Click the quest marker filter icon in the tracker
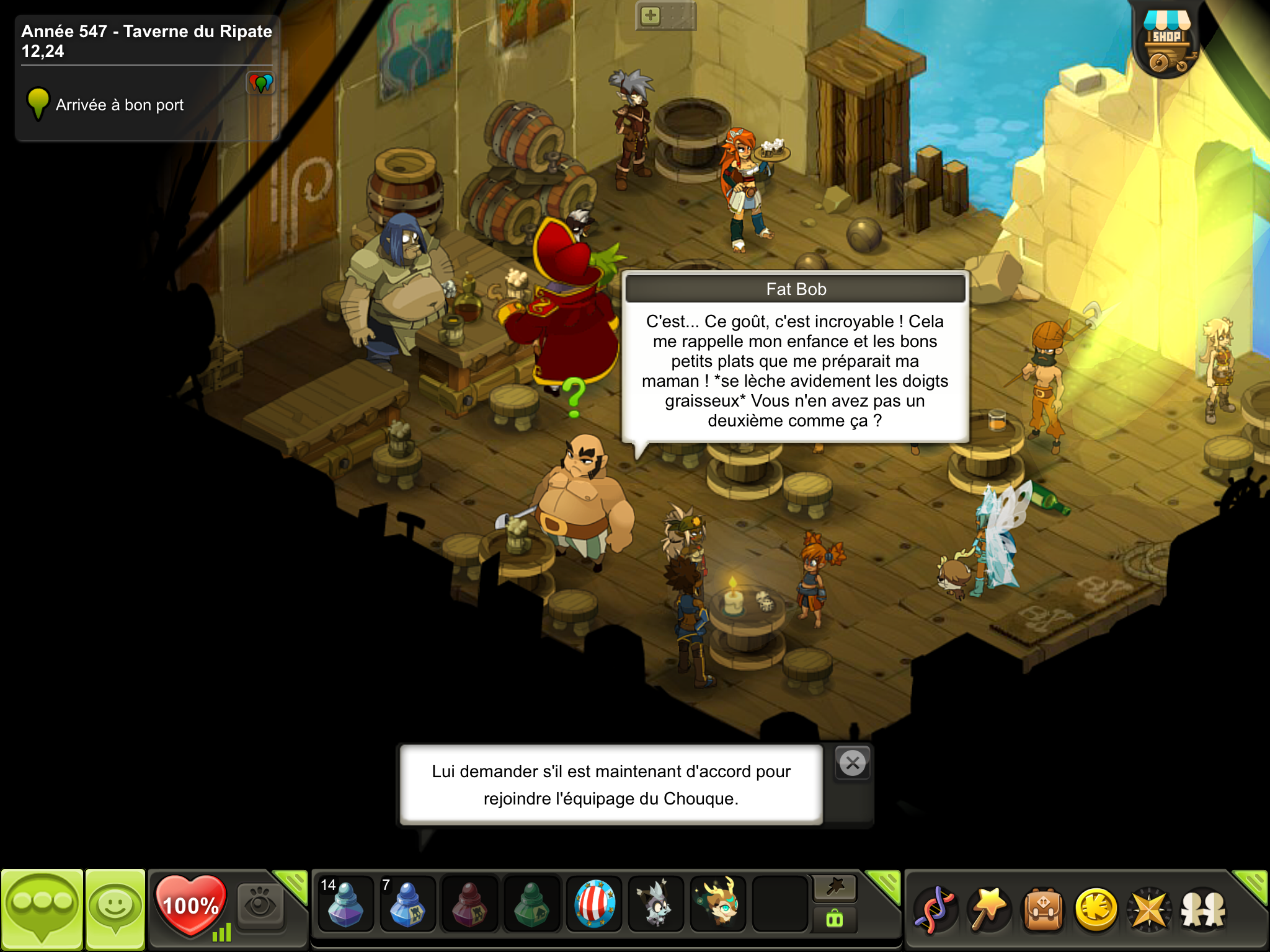This screenshot has width=1270, height=952. coord(260,82)
